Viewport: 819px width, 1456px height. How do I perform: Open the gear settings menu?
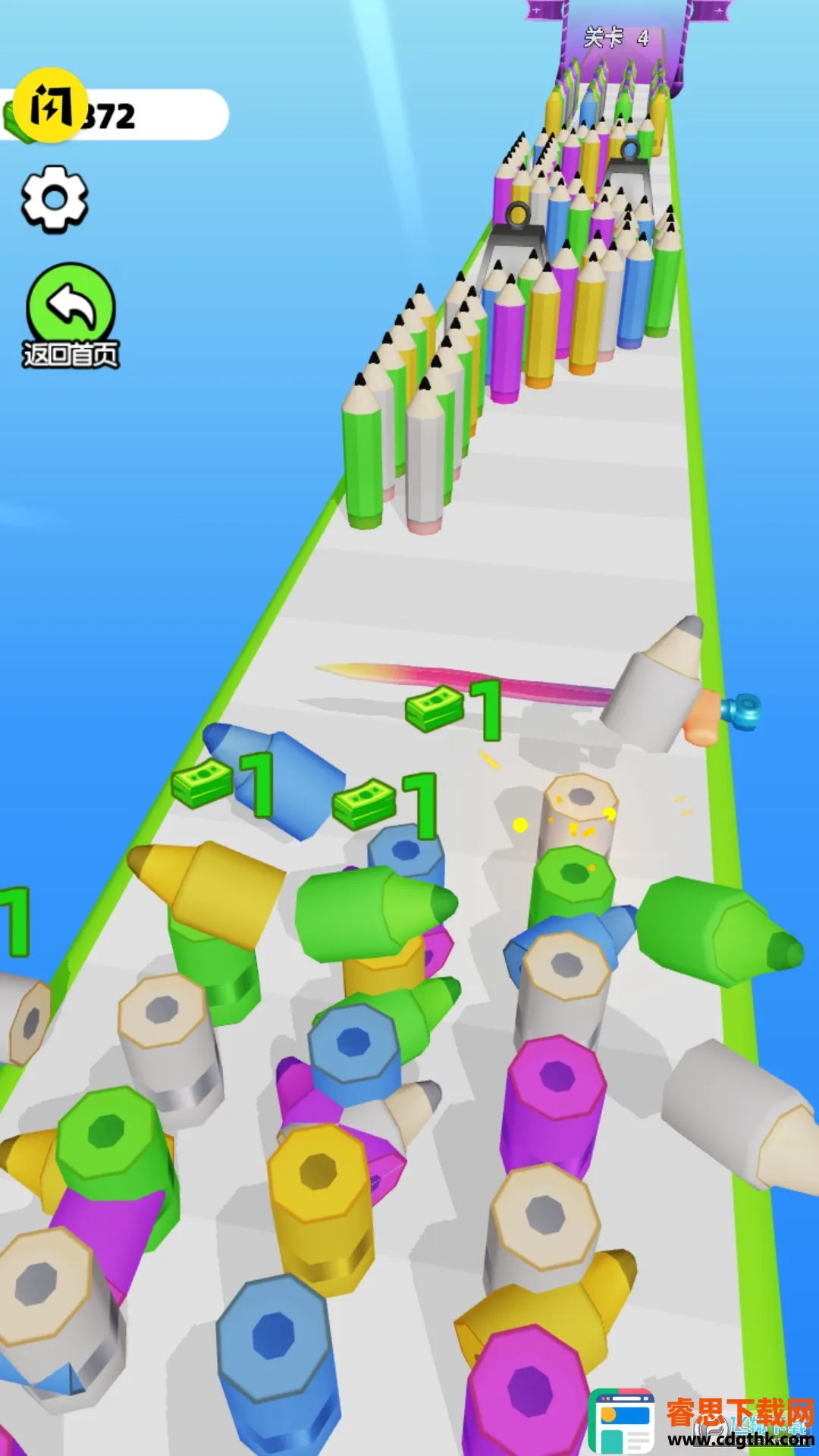tap(54, 199)
